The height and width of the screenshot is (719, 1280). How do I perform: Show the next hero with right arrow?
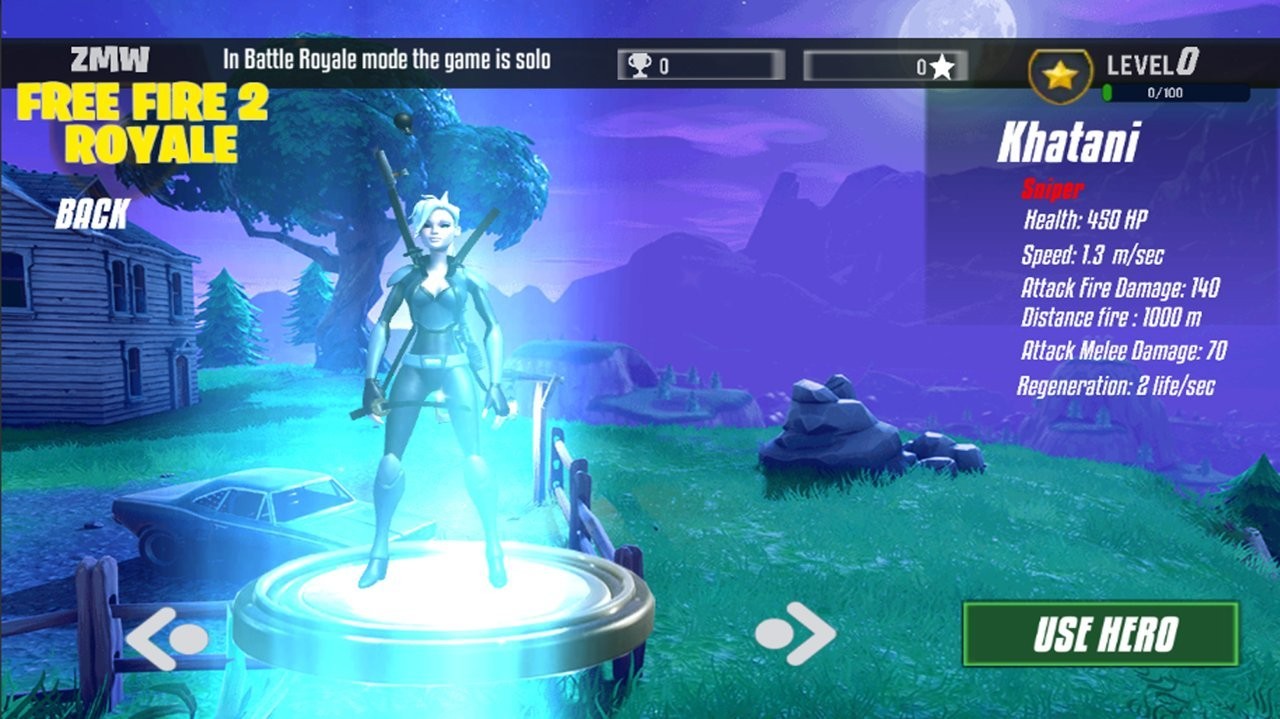796,633
